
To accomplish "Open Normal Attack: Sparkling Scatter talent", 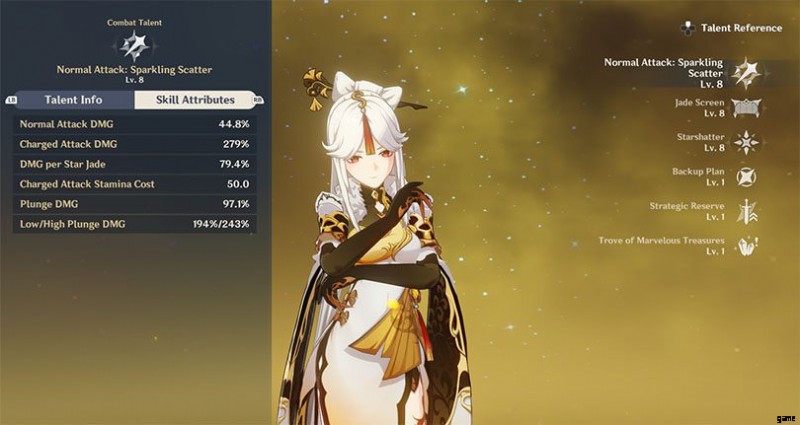I will tap(744, 72).
